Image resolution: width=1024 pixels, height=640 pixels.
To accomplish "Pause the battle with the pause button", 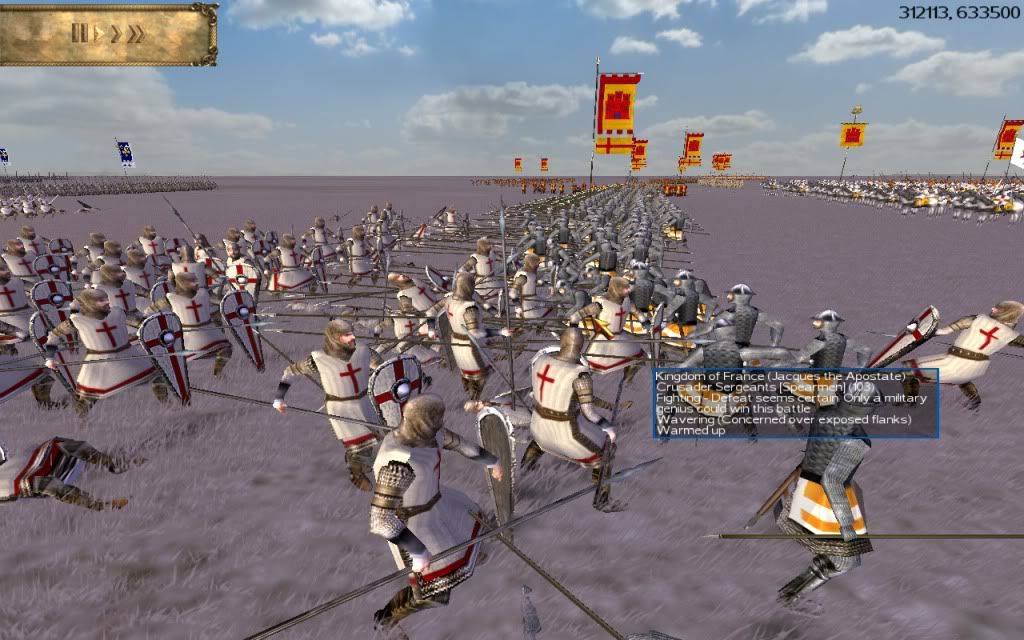I will 79,33.
